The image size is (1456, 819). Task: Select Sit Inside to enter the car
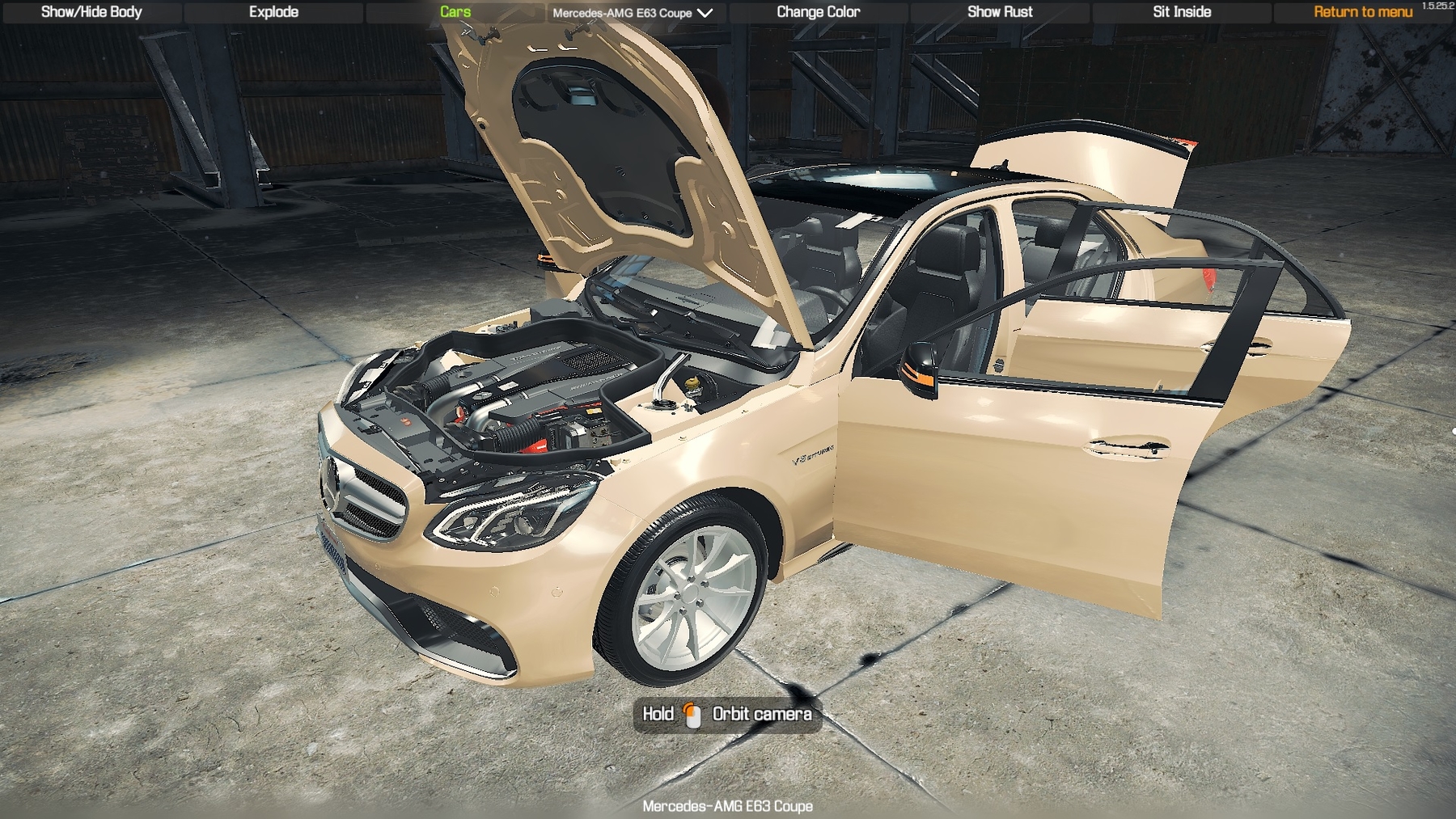(x=1182, y=12)
